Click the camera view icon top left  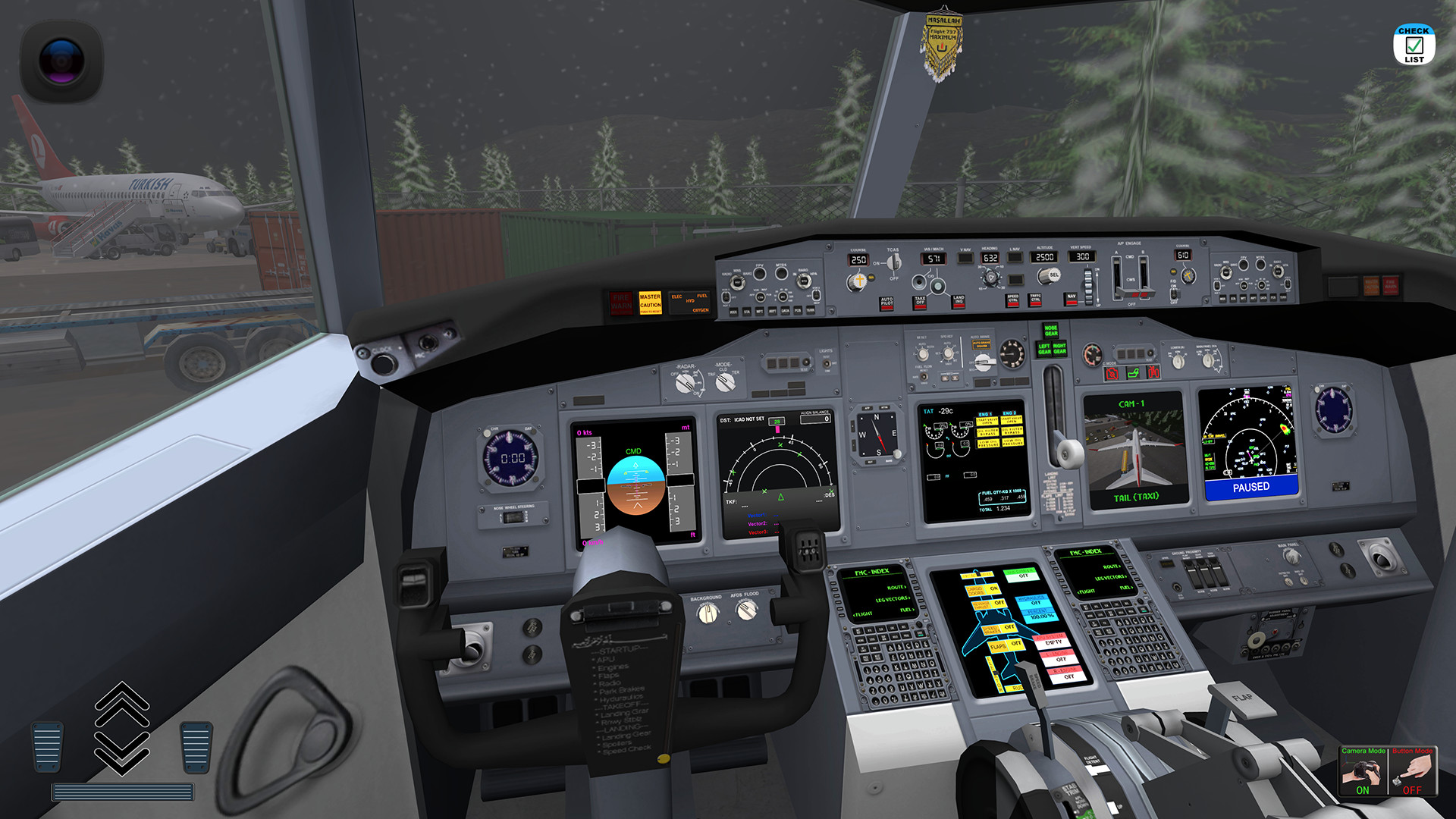62,61
